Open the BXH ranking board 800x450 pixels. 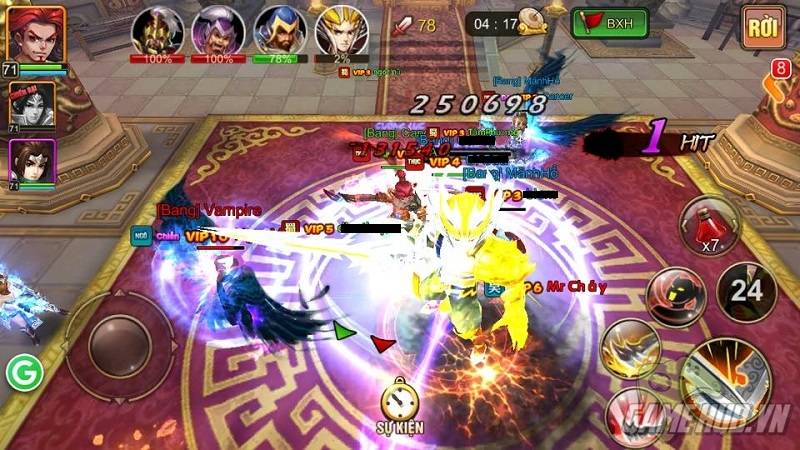click(609, 23)
